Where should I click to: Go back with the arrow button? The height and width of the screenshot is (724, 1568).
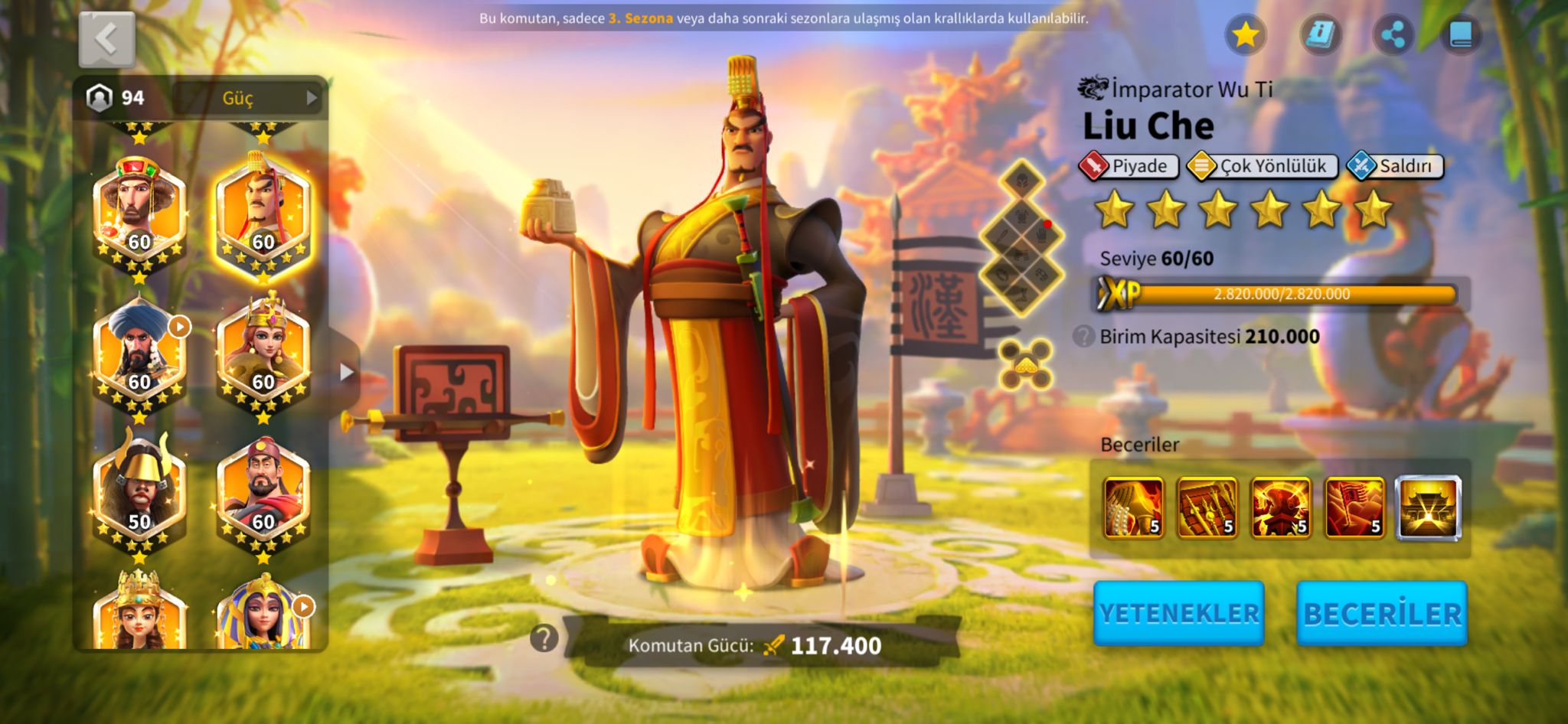107,39
